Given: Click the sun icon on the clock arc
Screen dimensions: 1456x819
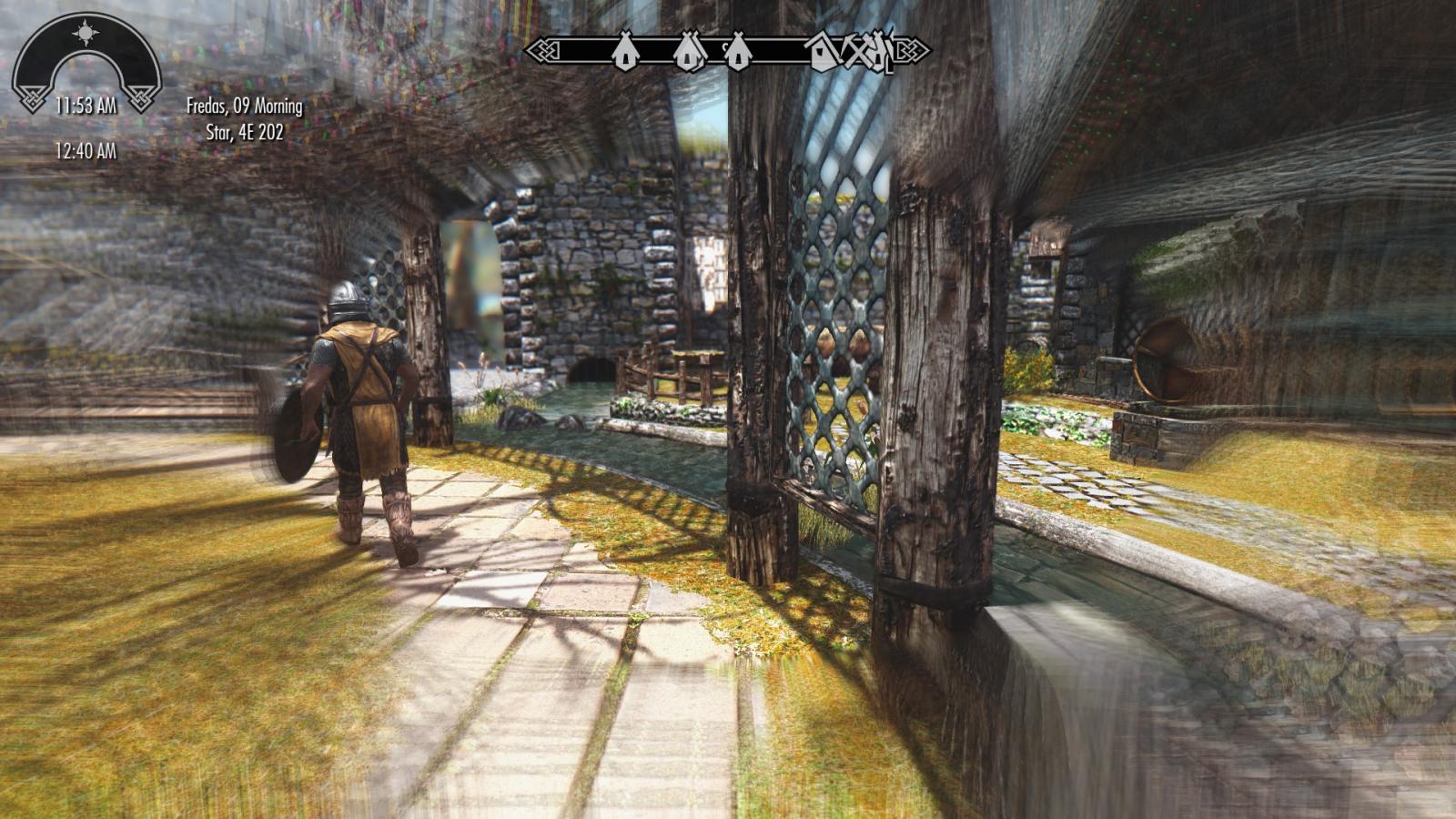Looking at the screenshot, I should (x=86, y=35).
